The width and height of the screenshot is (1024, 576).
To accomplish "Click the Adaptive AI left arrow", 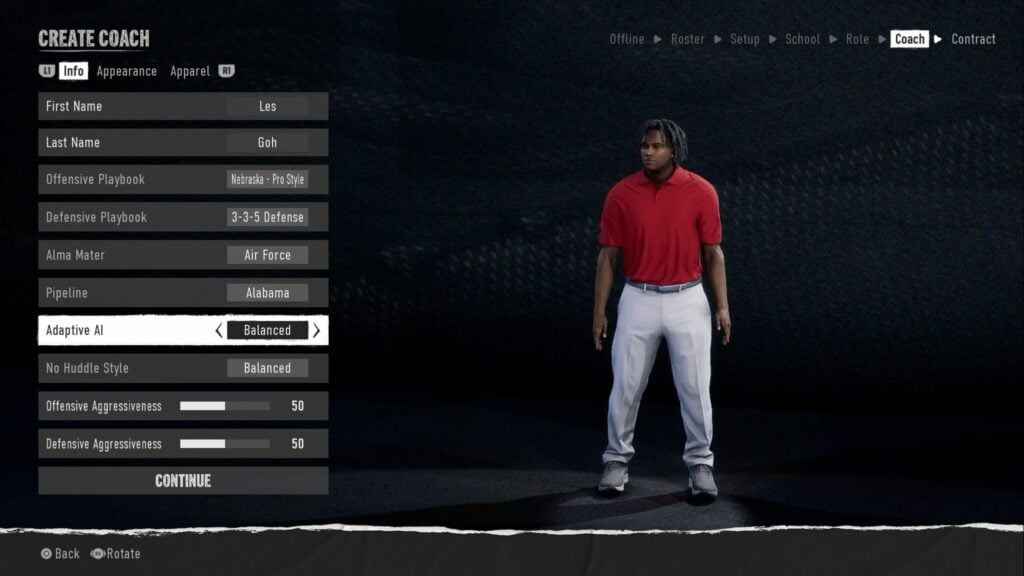I will [219, 330].
